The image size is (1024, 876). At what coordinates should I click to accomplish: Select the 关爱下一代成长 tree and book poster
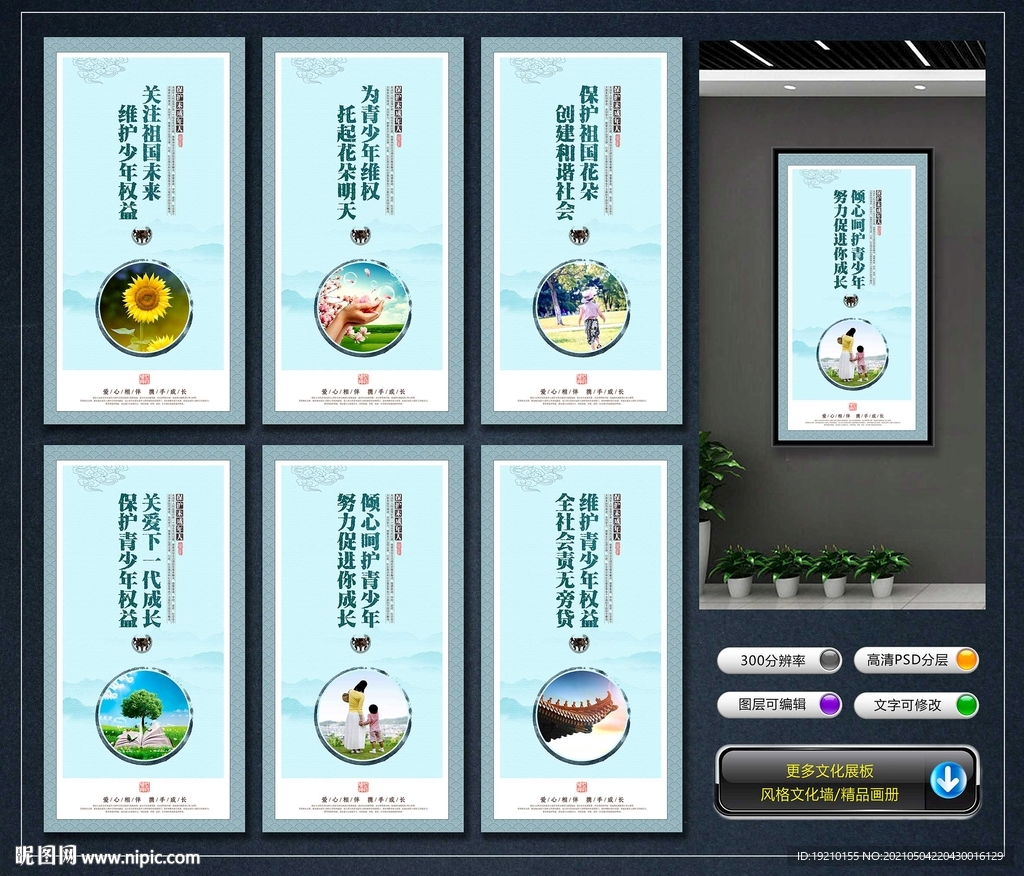point(144,638)
